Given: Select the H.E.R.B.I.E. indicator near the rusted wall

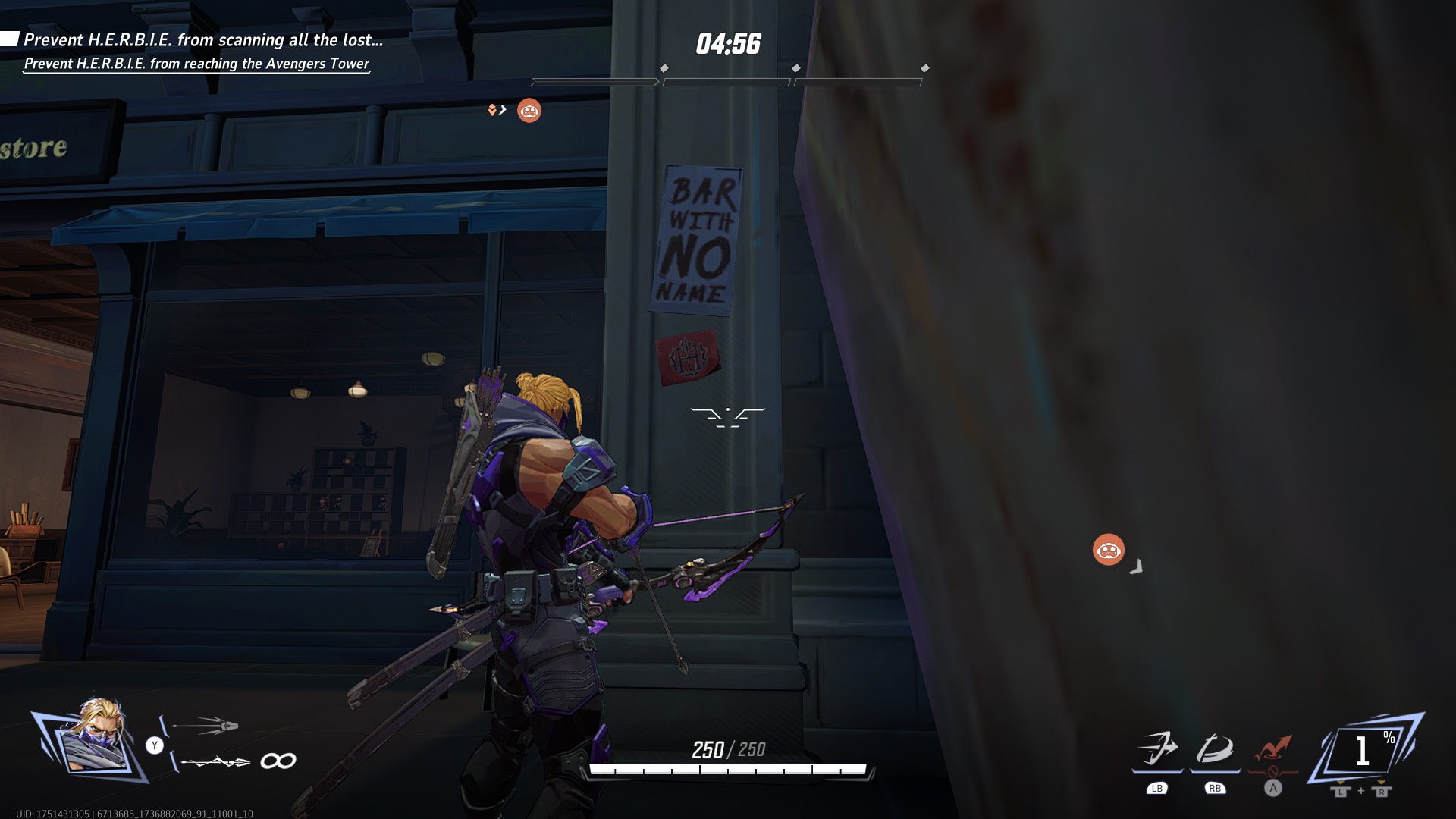Looking at the screenshot, I should 1108,549.
